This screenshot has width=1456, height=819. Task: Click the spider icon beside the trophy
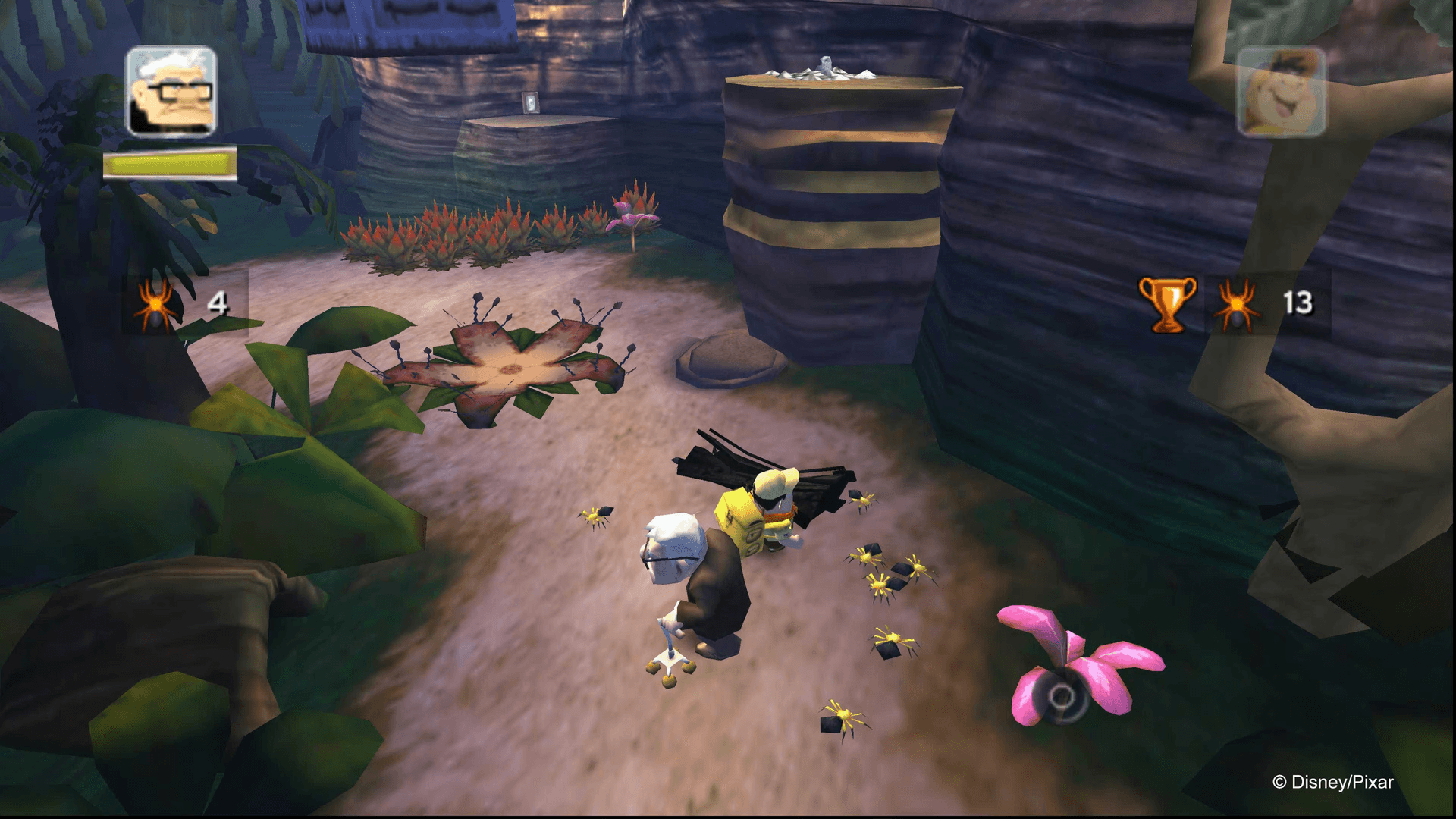pyautogui.click(x=1237, y=305)
